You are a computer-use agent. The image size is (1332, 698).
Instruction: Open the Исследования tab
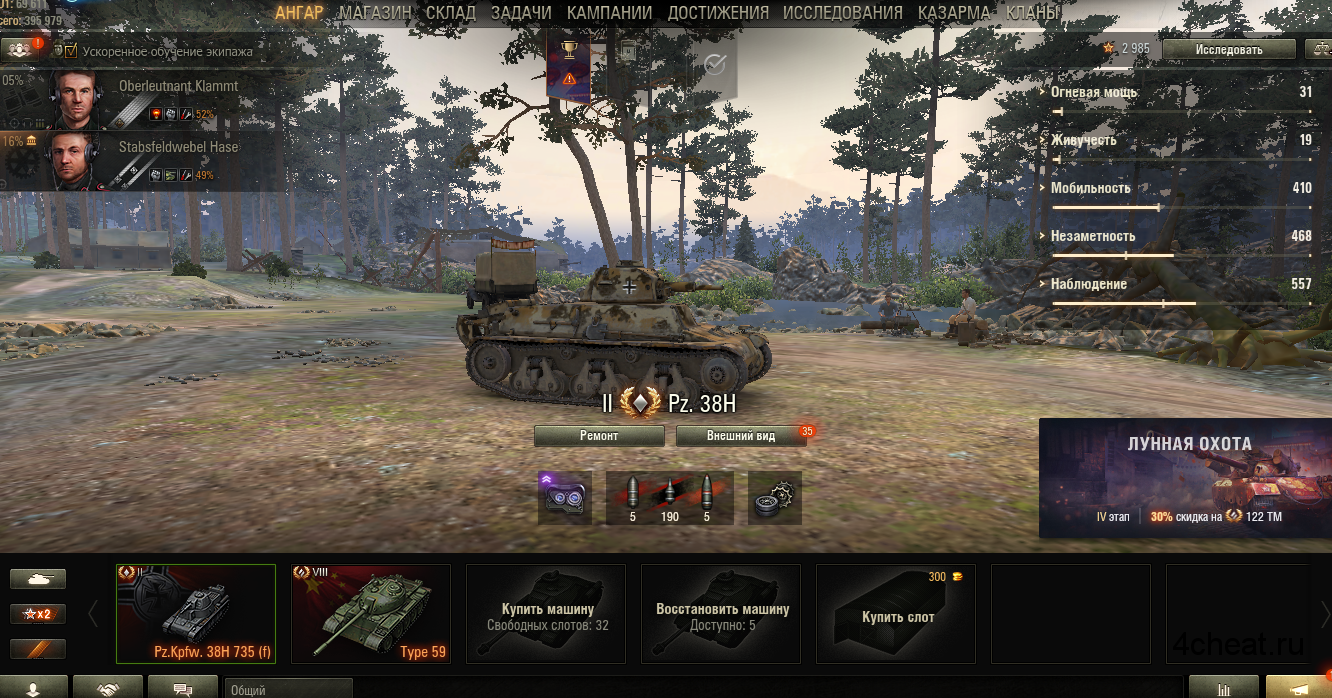[x=842, y=13]
